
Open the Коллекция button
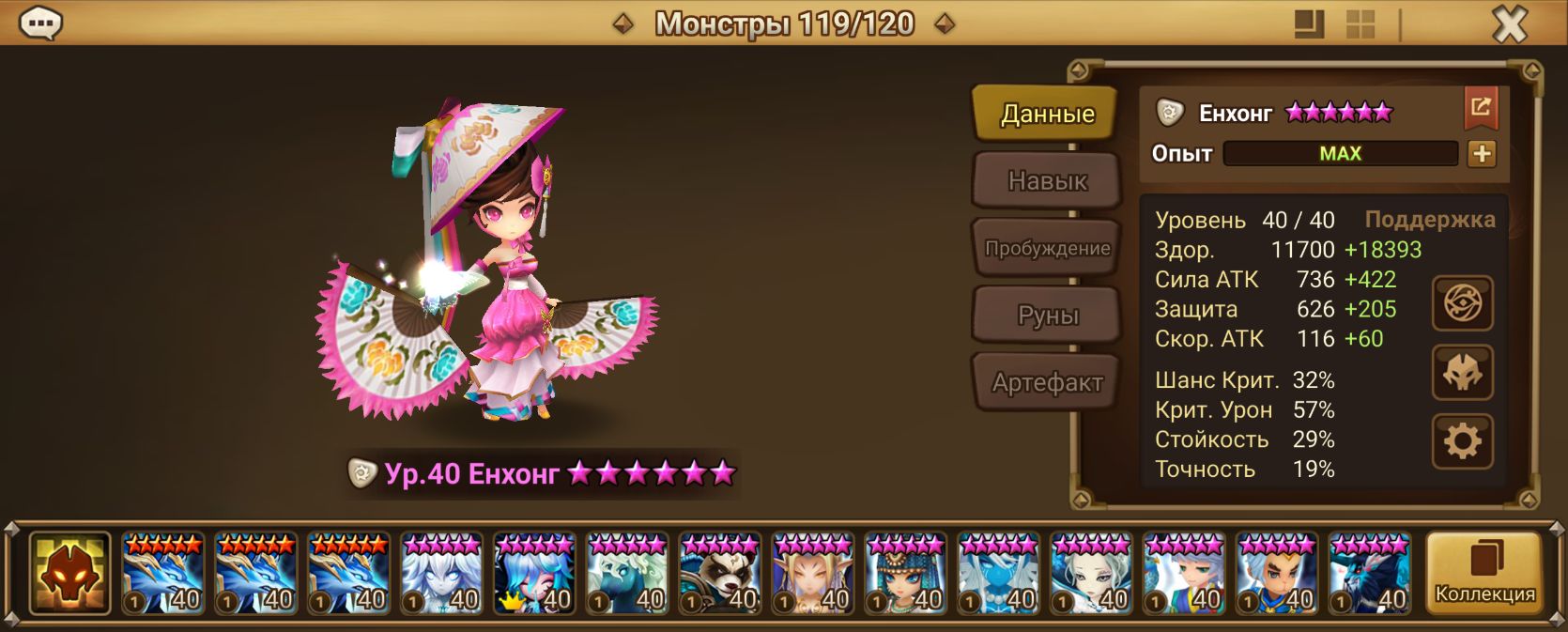(x=1483, y=574)
